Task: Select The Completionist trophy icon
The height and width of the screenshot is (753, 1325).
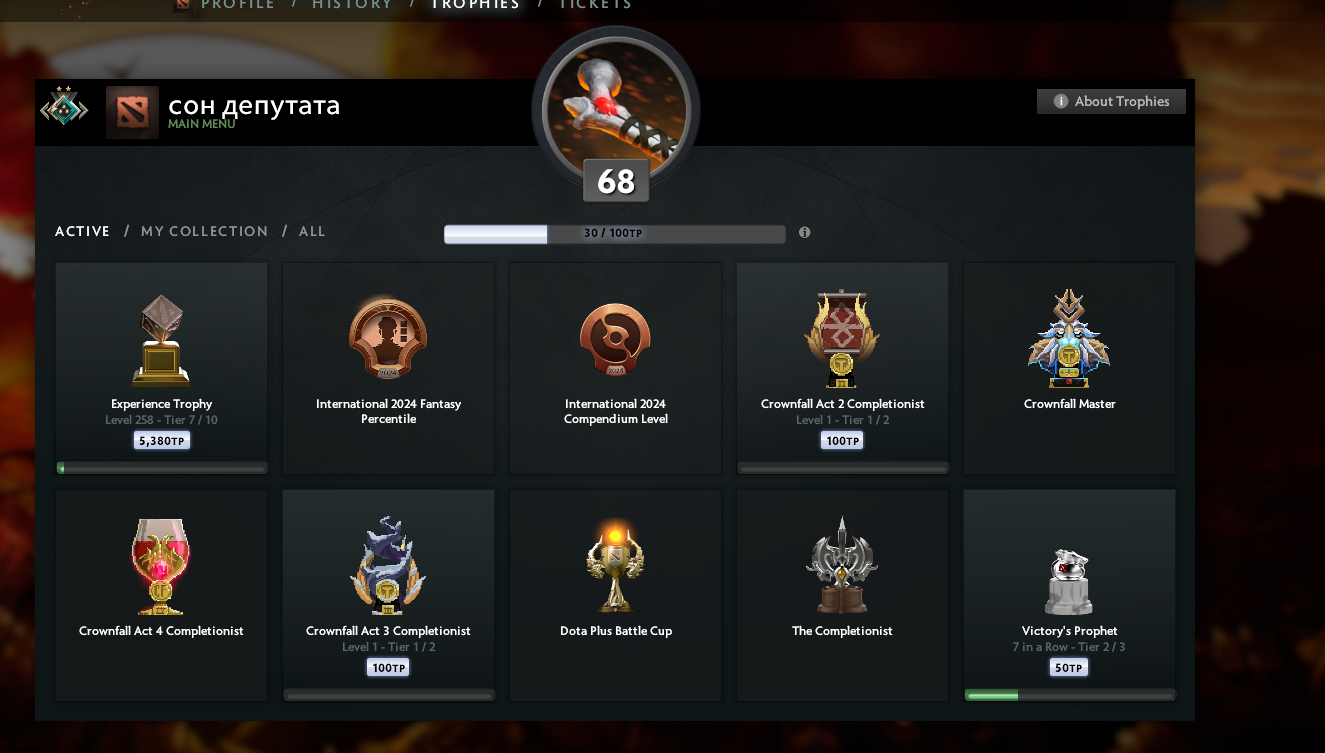Action: click(x=842, y=565)
